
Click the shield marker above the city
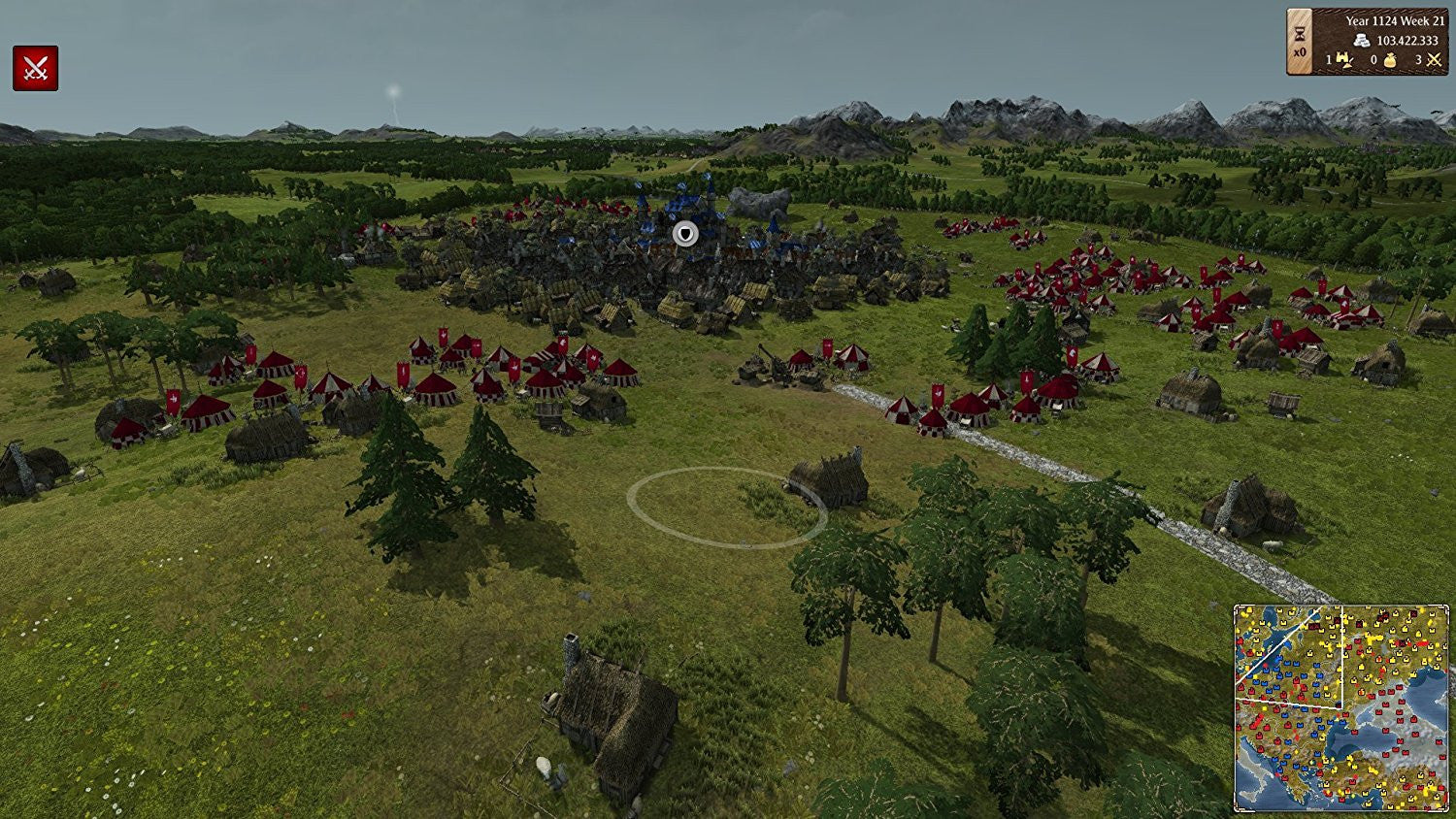pyautogui.click(x=685, y=235)
